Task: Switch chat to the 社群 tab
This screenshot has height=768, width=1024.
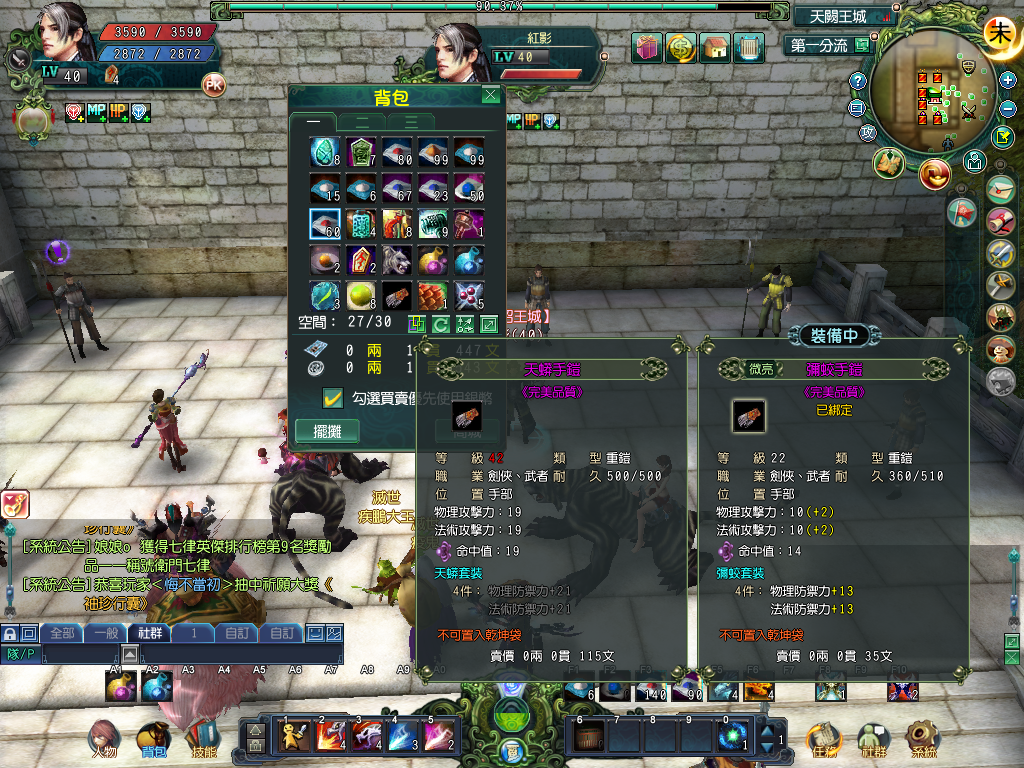Action: click(150, 633)
